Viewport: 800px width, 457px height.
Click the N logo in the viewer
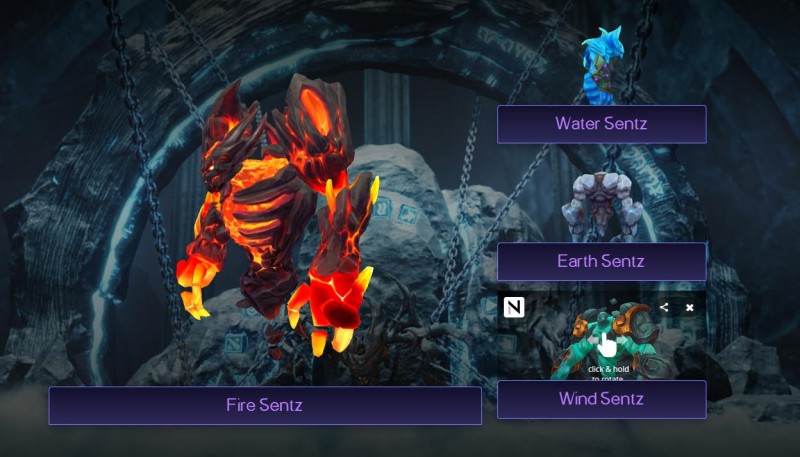pos(515,308)
